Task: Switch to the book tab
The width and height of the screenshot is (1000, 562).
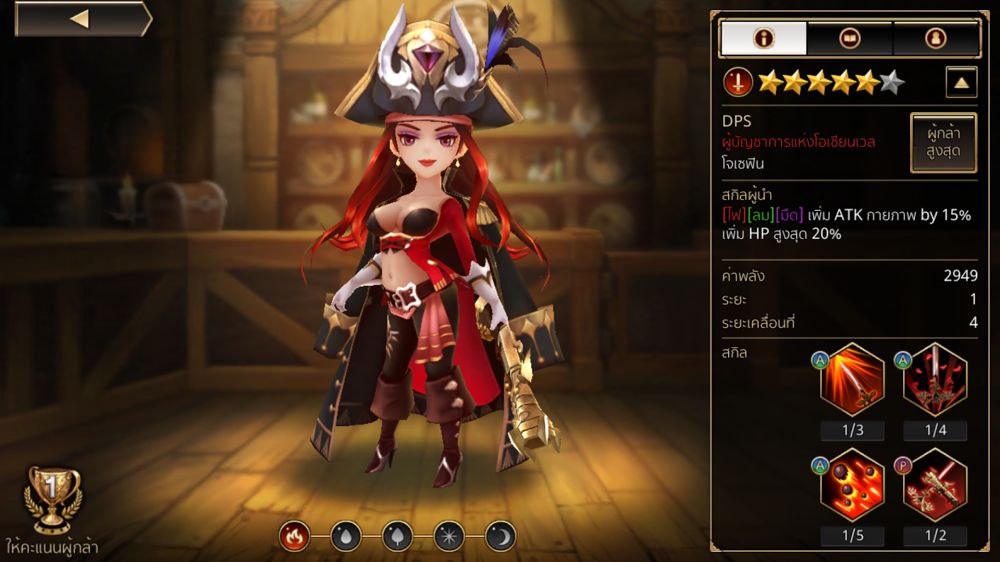Action: pyautogui.click(x=849, y=38)
